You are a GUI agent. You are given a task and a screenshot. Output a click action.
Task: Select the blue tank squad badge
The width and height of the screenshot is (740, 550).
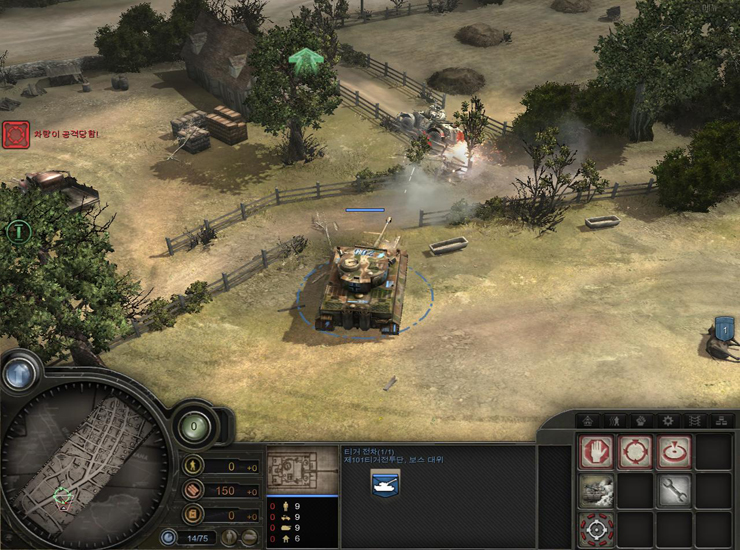(x=385, y=484)
